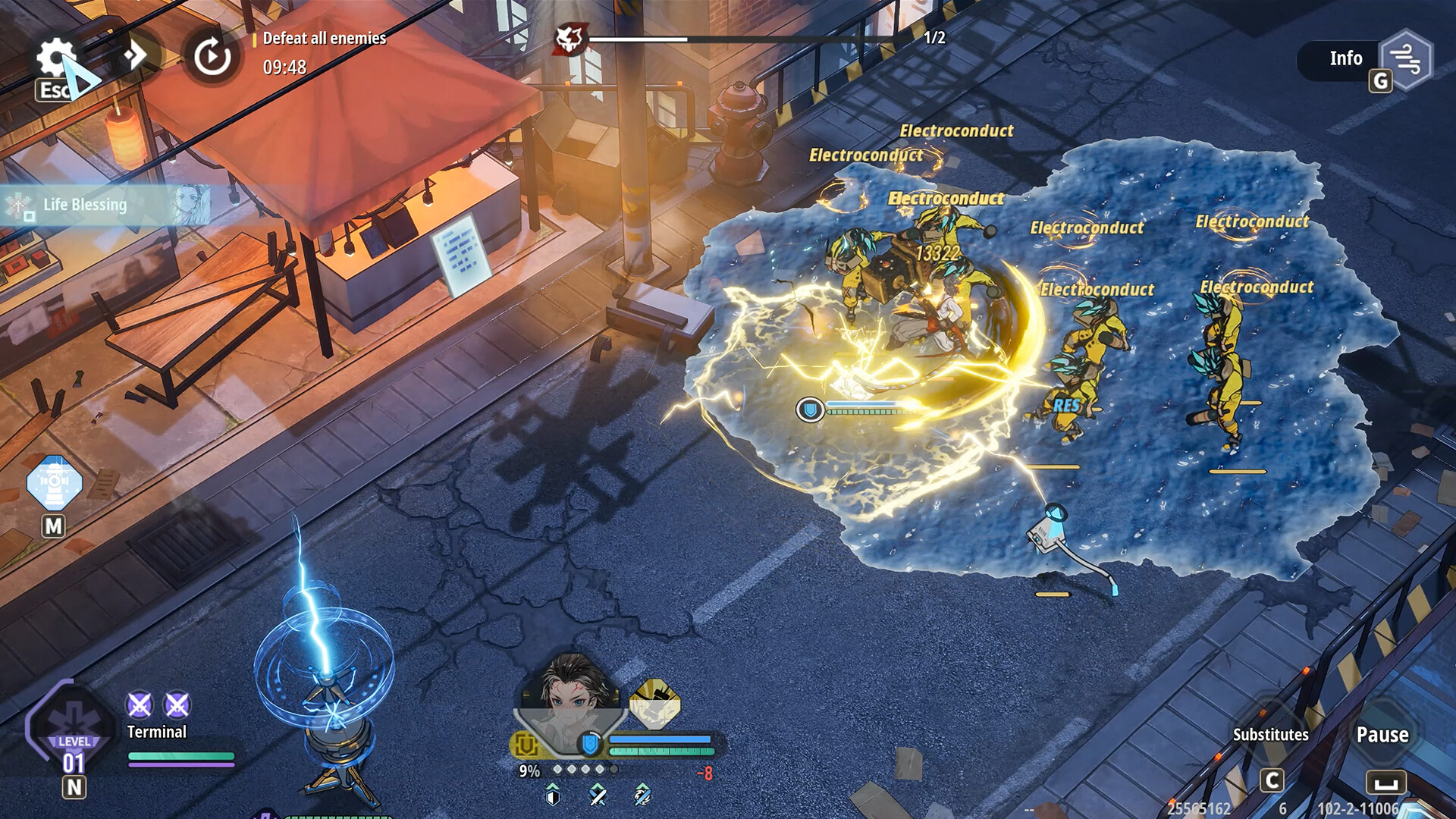Click the shield defense buff icon

pyautogui.click(x=553, y=796)
